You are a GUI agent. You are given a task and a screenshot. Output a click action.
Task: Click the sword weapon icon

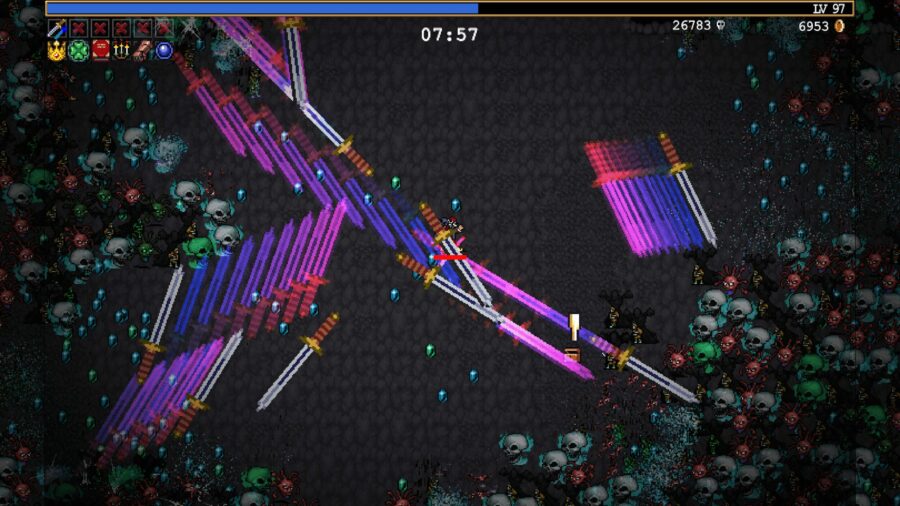[56, 28]
